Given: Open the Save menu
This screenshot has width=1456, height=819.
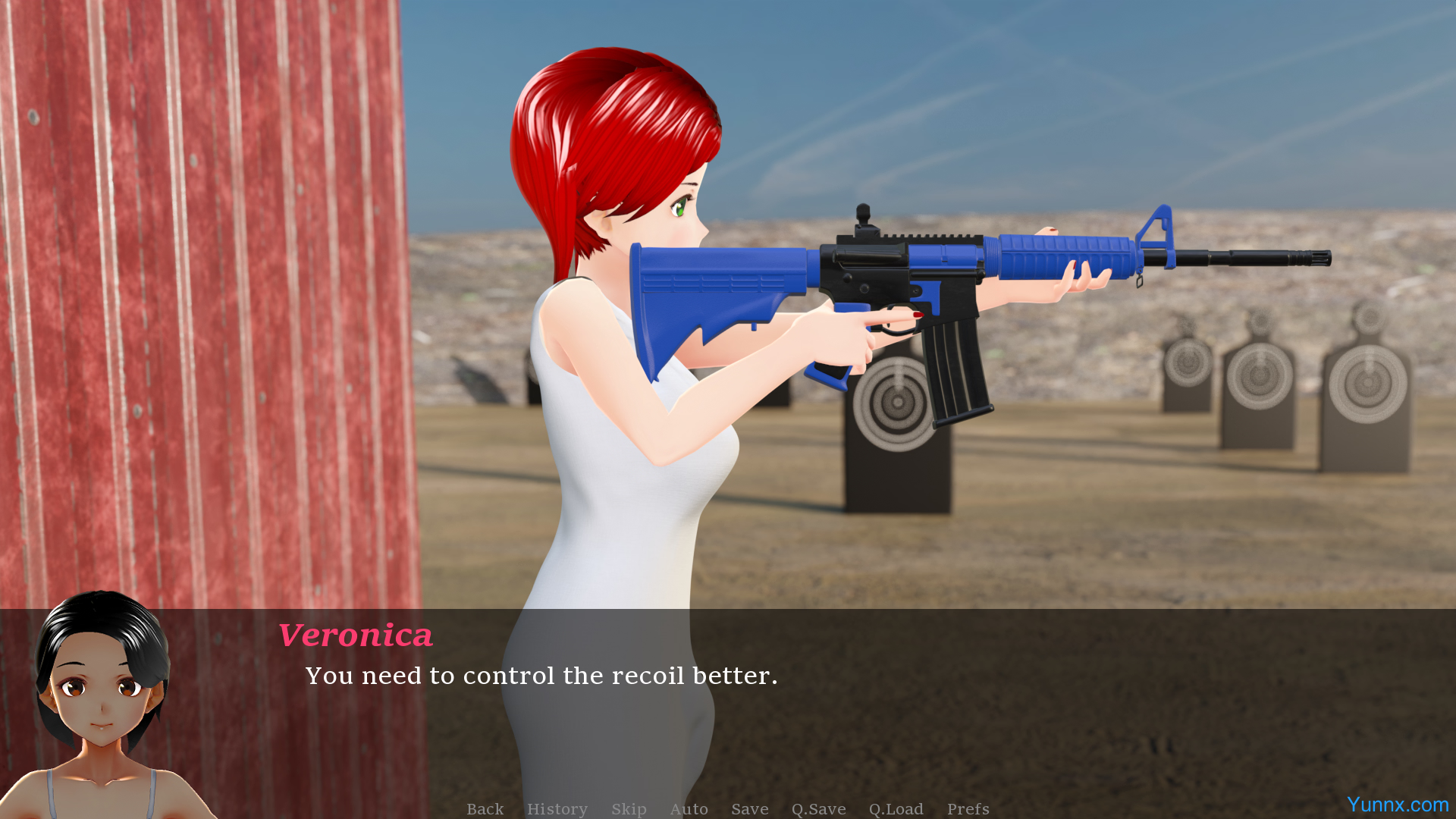Looking at the screenshot, I should point(750,809).
